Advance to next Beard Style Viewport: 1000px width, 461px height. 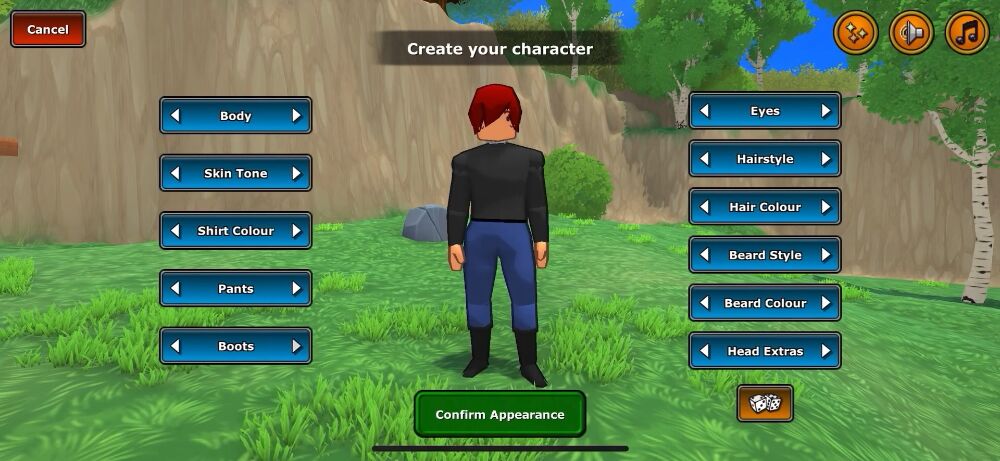[x=826, y=255]
